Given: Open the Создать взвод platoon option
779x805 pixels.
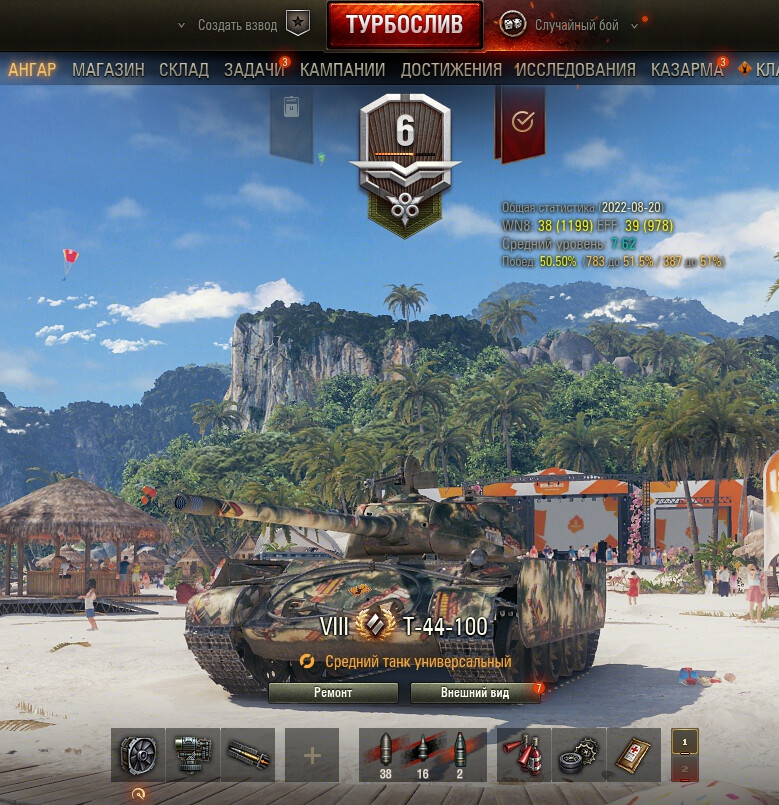Looking at the screenshot, I should 238,25.
